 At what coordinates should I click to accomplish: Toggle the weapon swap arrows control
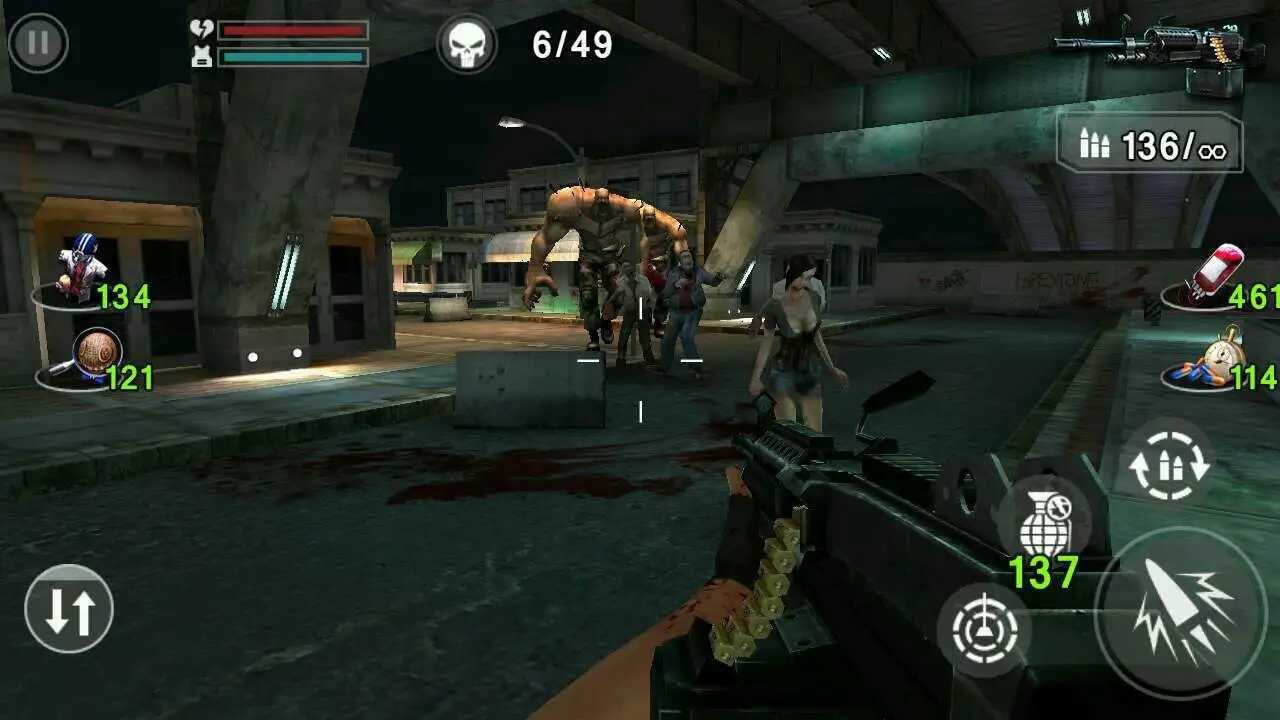(68, 608)
